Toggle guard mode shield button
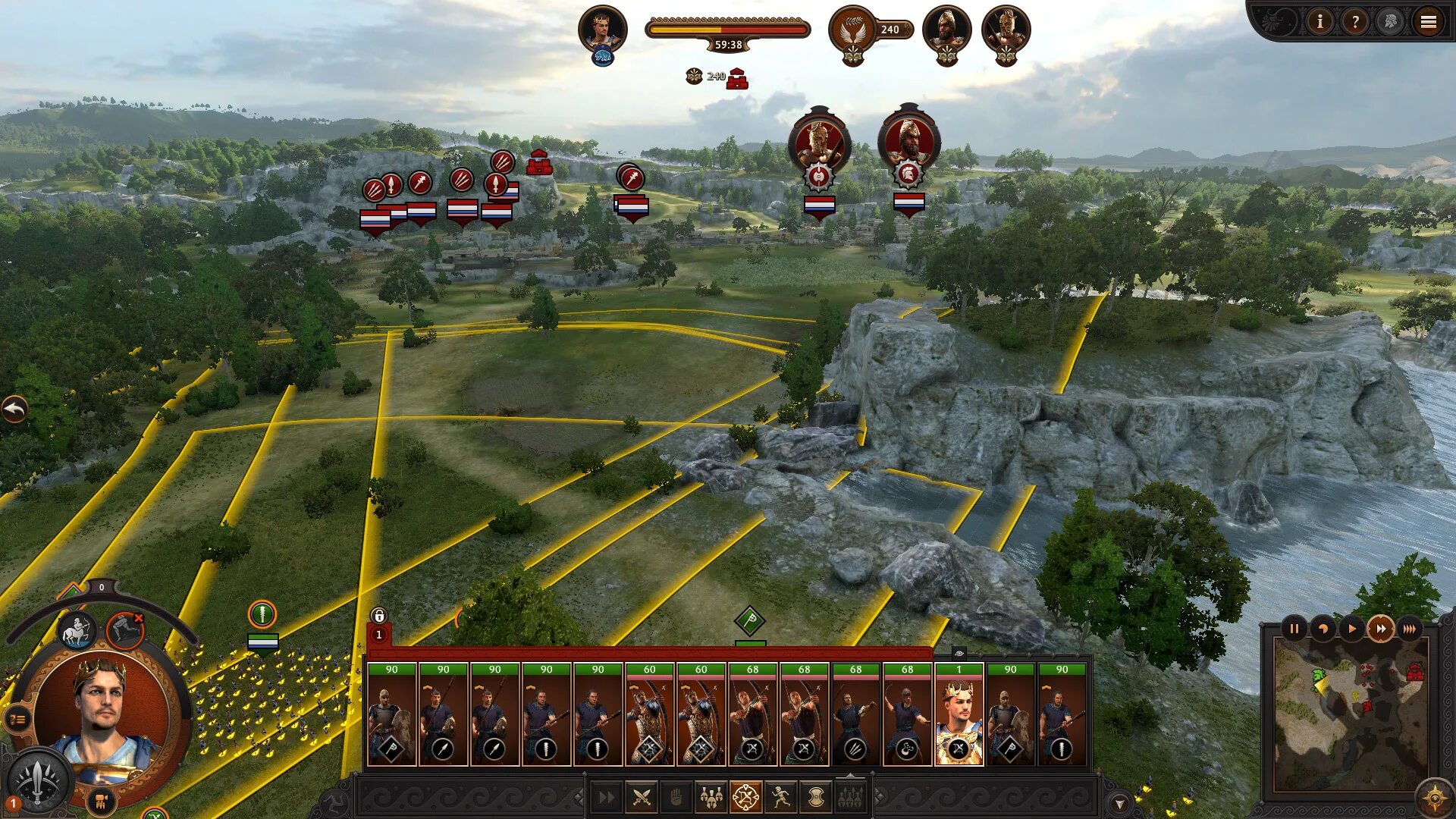The image size is (1456, 819). pyautogui.click(x=815, y=797)
